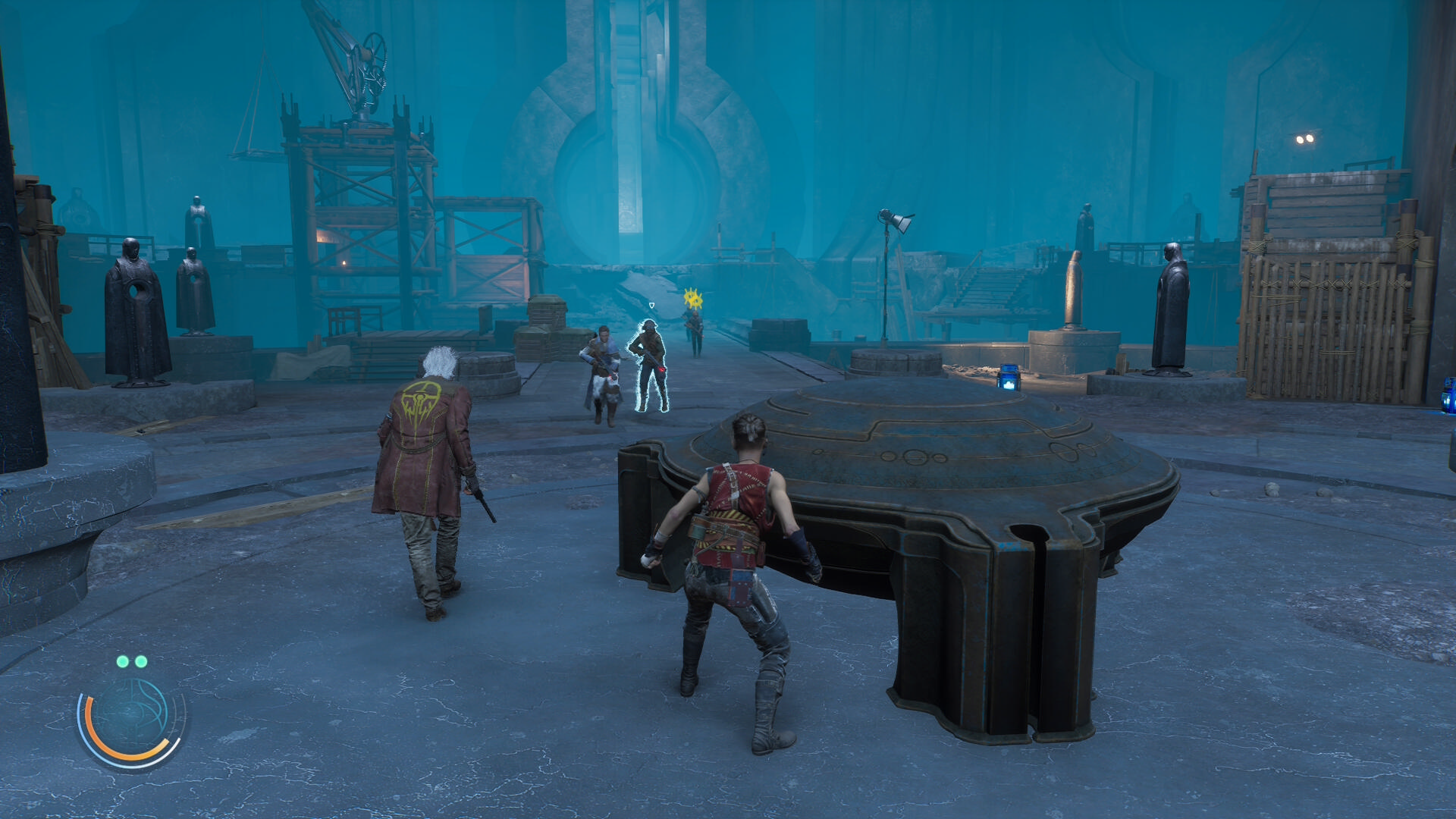Viewport: 1456px width, 819px height.
Task: Click the circular radar gauge with orange arc
Action: click(x=132, y=719)
